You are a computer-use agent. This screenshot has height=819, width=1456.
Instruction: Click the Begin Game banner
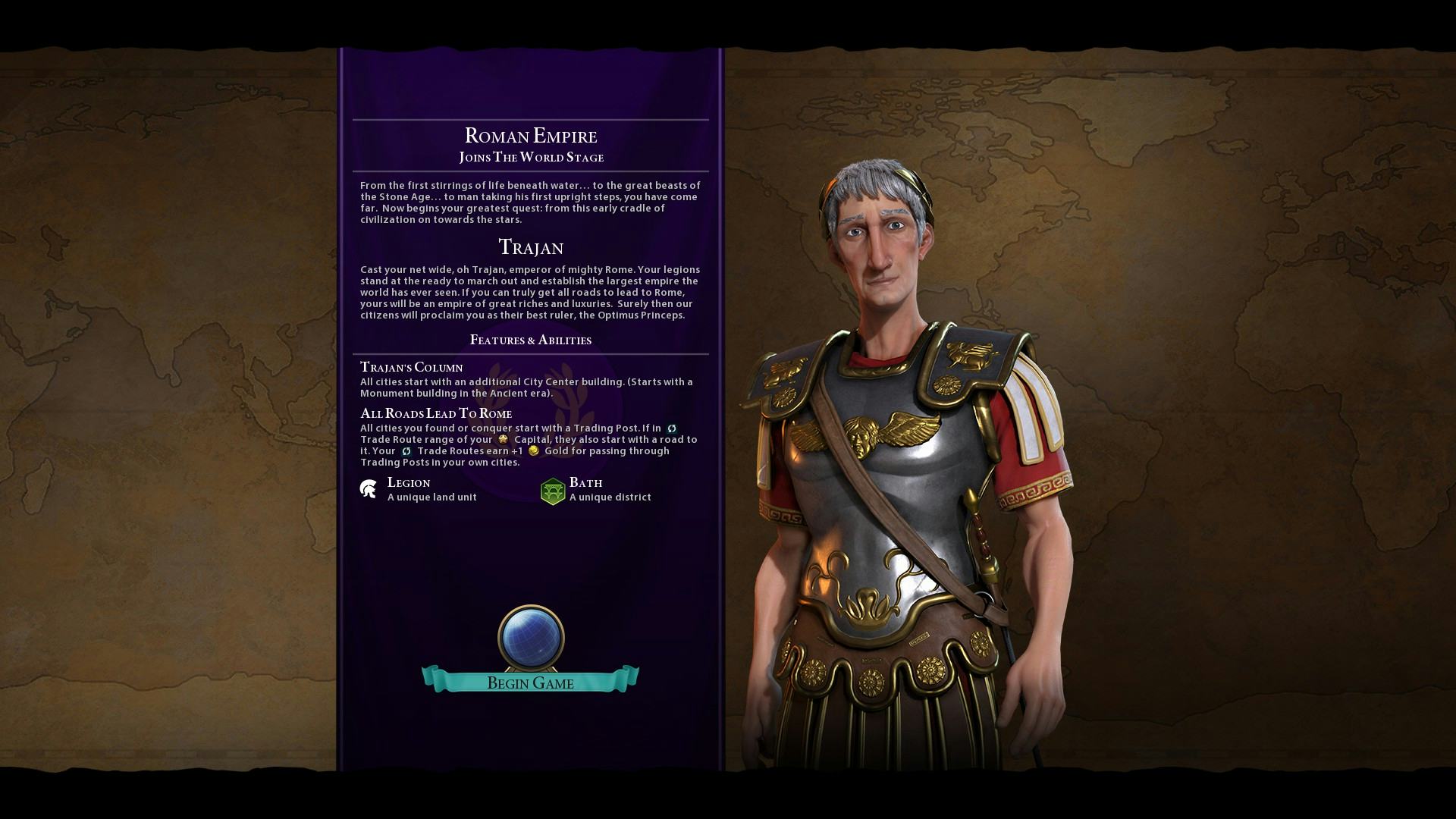pos(529,682)
